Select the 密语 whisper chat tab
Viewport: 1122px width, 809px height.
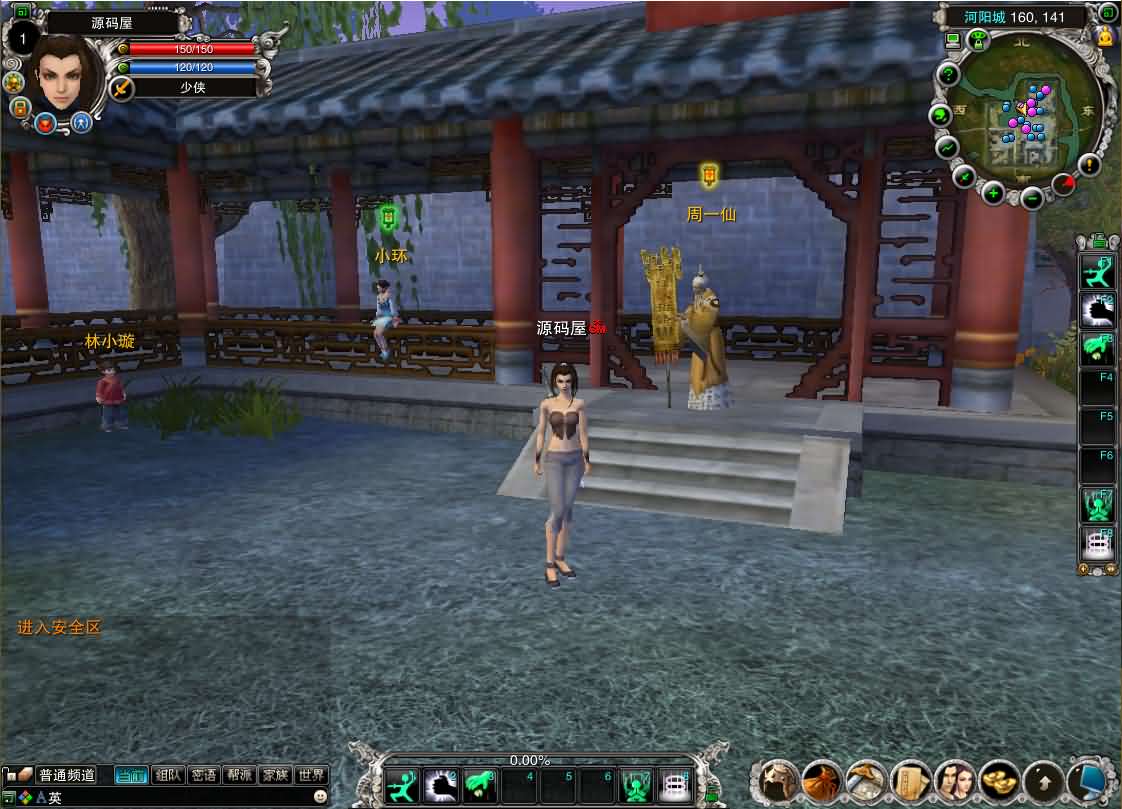(204, 775)
